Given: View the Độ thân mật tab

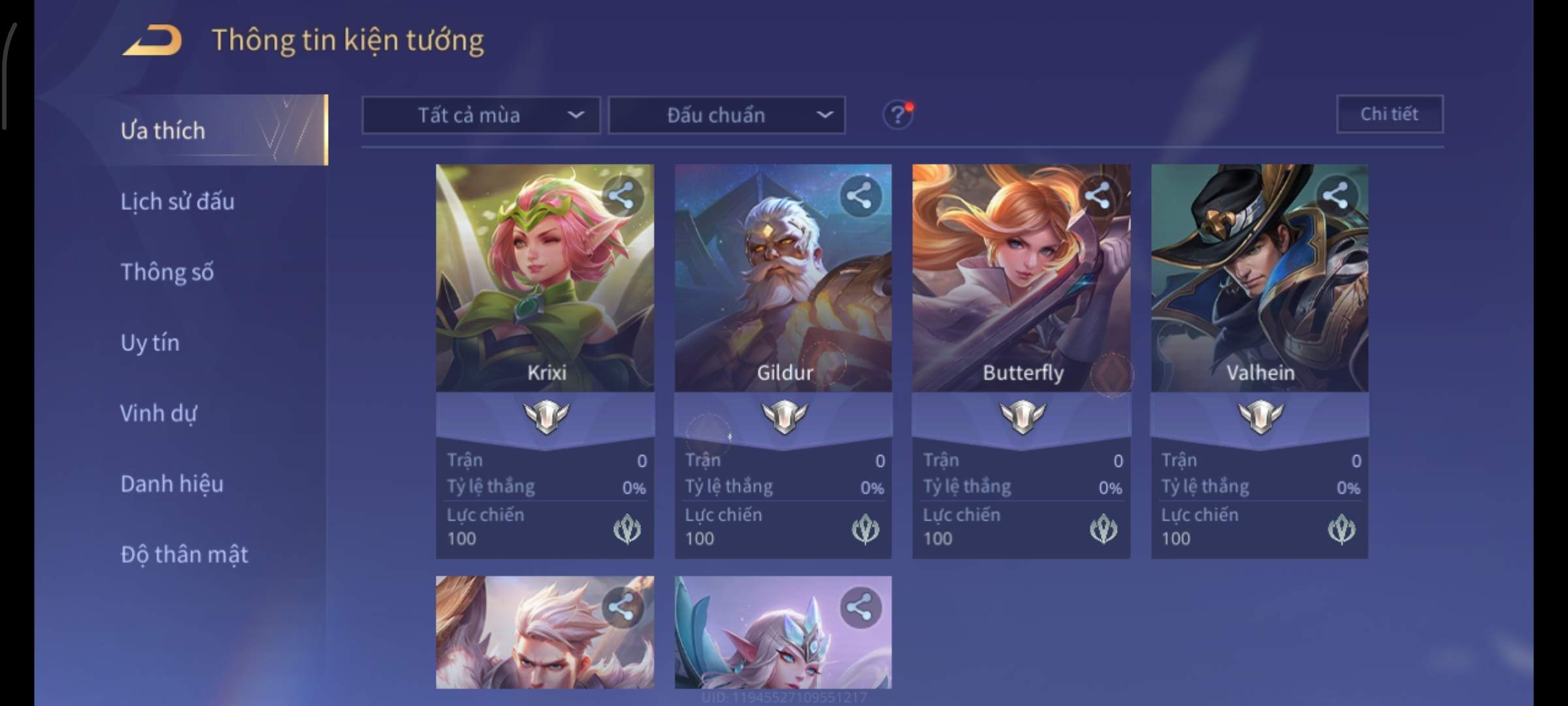Looking at the screenshot, I should [x=184, y=554].
